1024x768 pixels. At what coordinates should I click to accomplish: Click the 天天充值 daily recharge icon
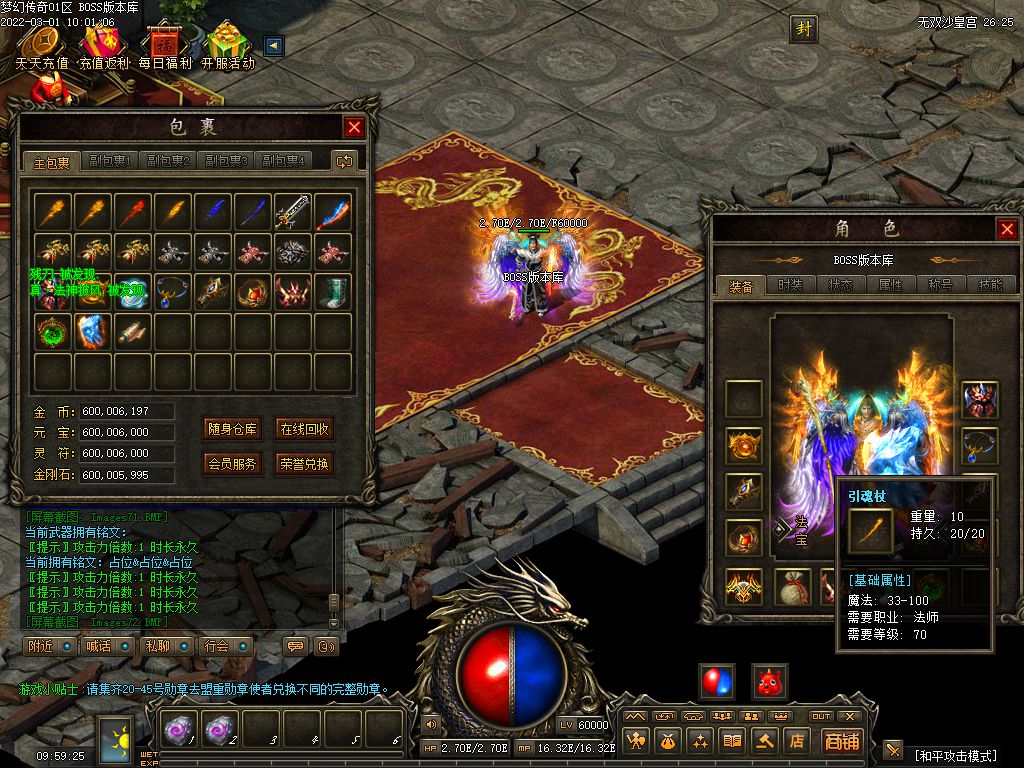41,47
